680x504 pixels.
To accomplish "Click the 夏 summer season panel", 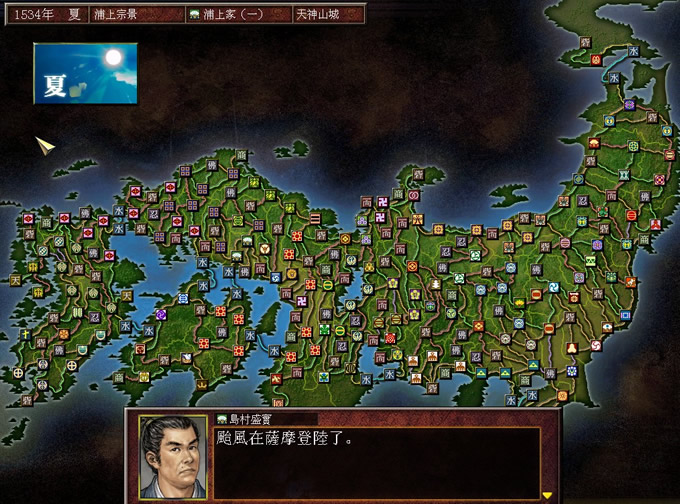I will (84, 74).
